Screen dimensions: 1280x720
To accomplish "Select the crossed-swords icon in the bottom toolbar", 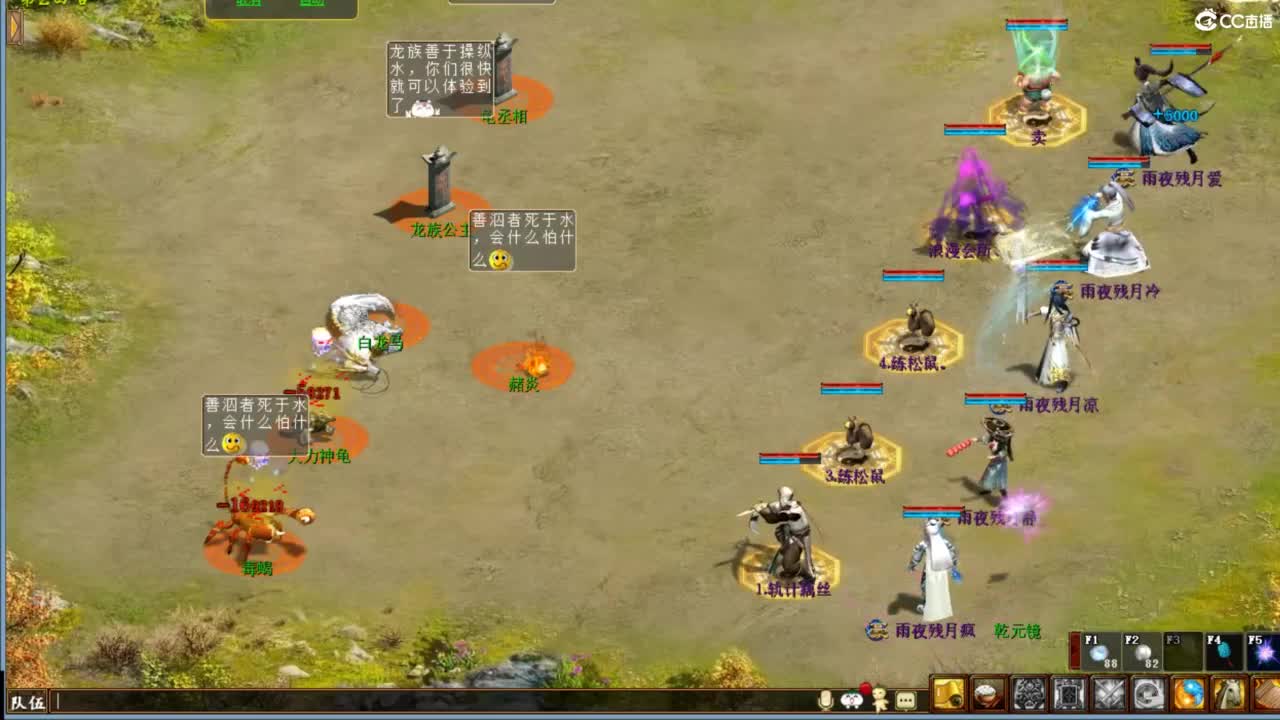I will (1109, 694).
